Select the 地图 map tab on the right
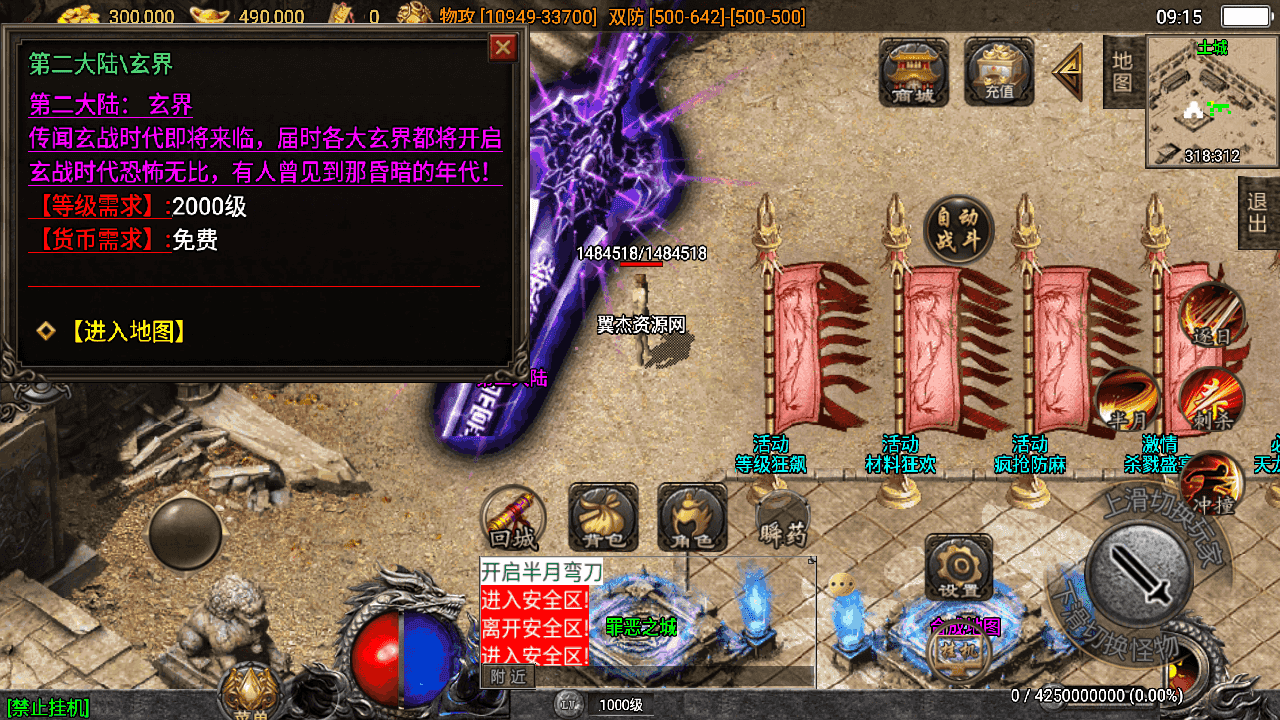The height and width of the screenshot is (720, 1280). (x=1122, y=70)
